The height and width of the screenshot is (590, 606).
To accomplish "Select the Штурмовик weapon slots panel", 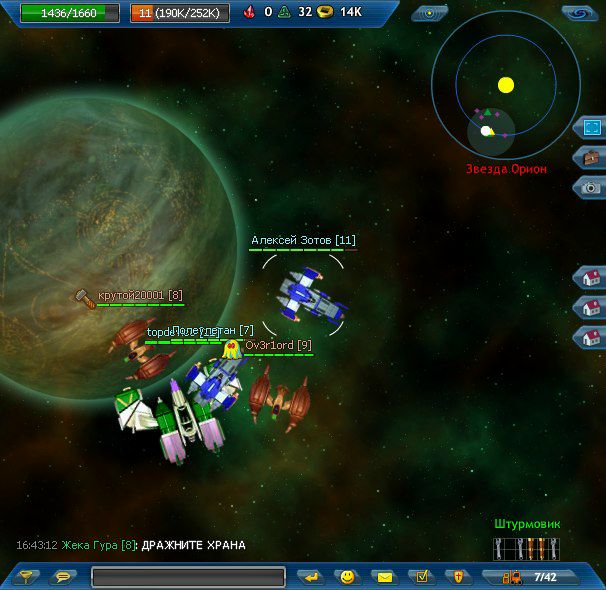I will pyautogui.click(x=526, y=549).
